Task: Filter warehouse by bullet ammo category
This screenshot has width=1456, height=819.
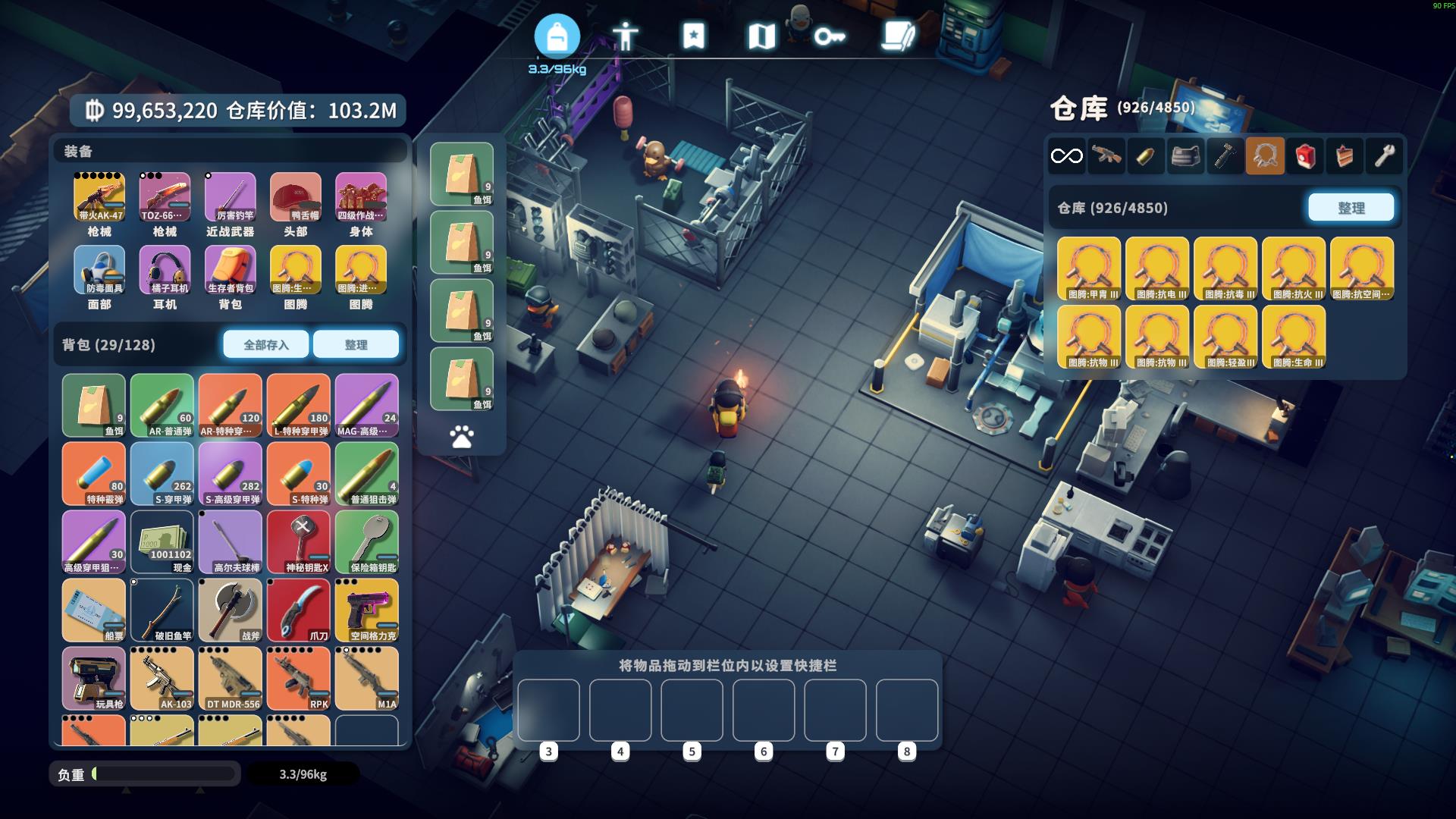Action: tap(1145, 156)
